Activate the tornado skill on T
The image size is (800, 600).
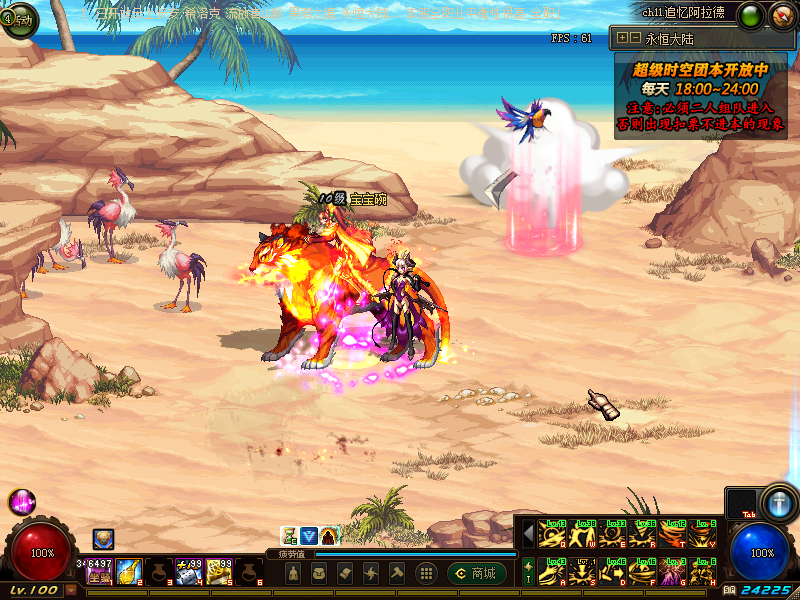tap(672, 535)
